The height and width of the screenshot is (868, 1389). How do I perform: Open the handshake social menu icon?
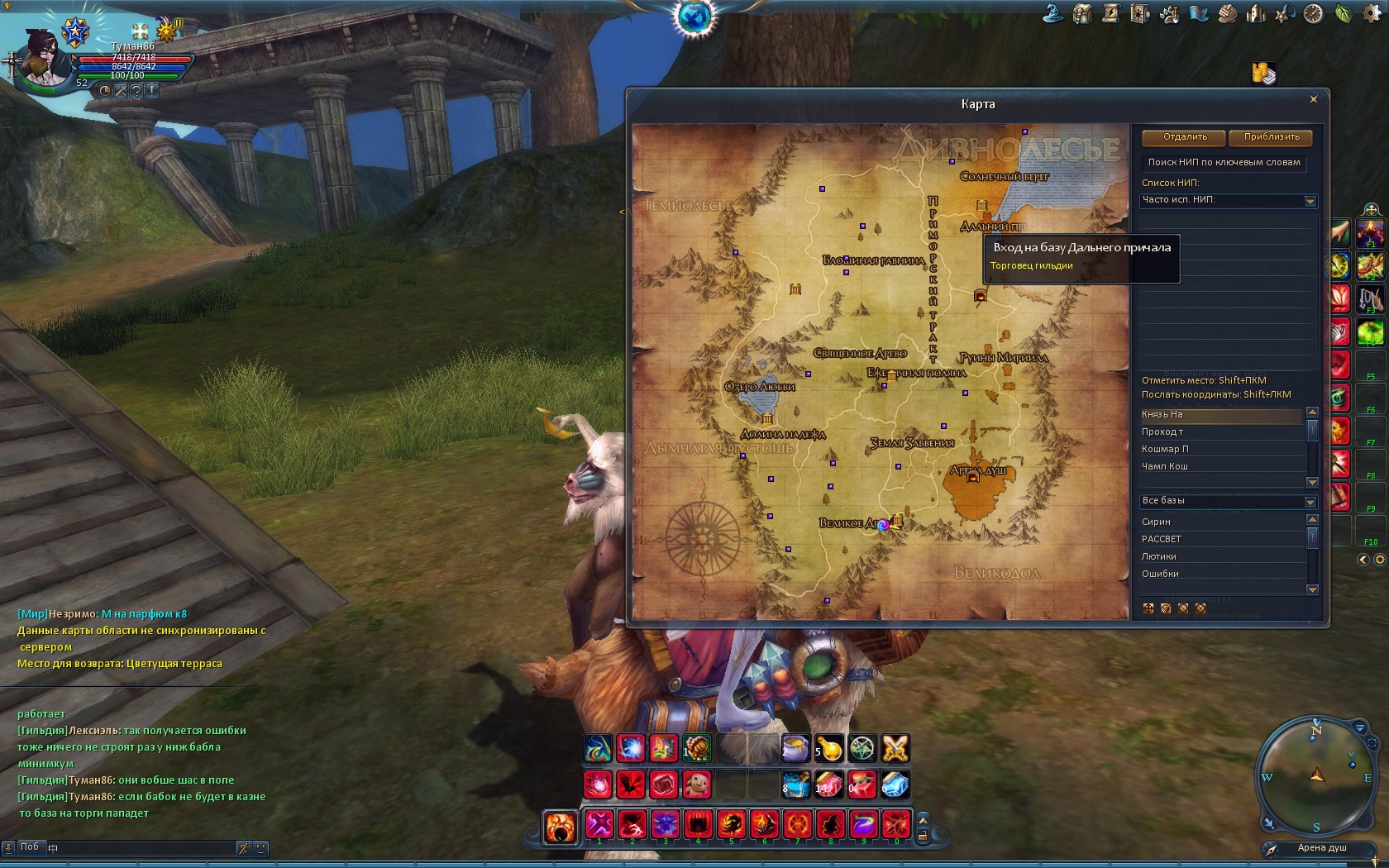point(1227,14)
